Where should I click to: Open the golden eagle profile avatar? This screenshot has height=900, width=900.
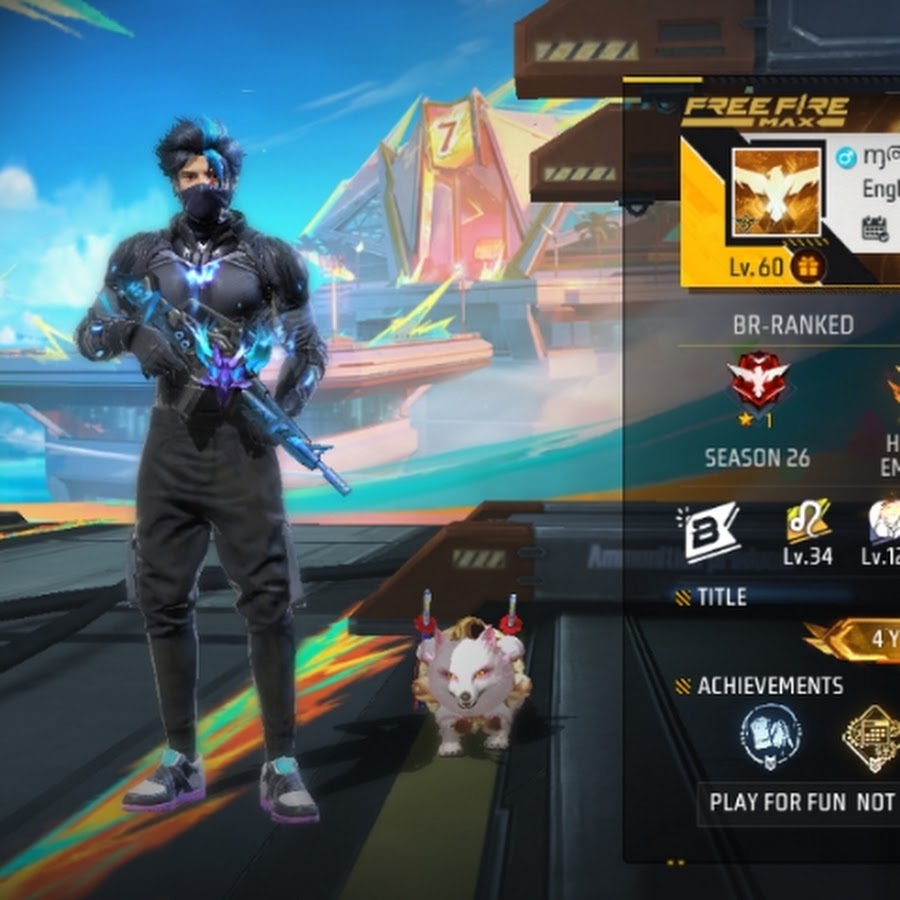click(776, 193)
